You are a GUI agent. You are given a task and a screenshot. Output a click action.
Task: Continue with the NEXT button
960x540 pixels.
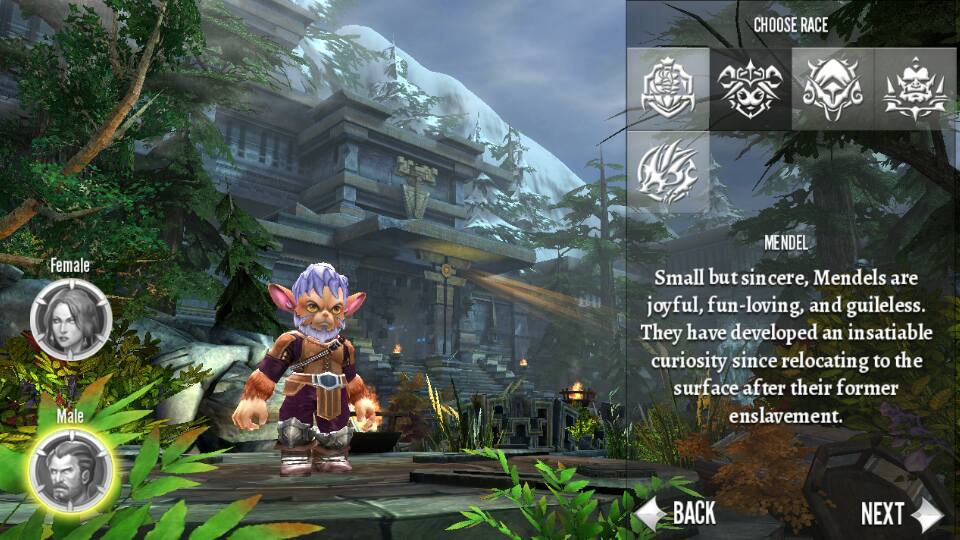click(x=900, y=514)
